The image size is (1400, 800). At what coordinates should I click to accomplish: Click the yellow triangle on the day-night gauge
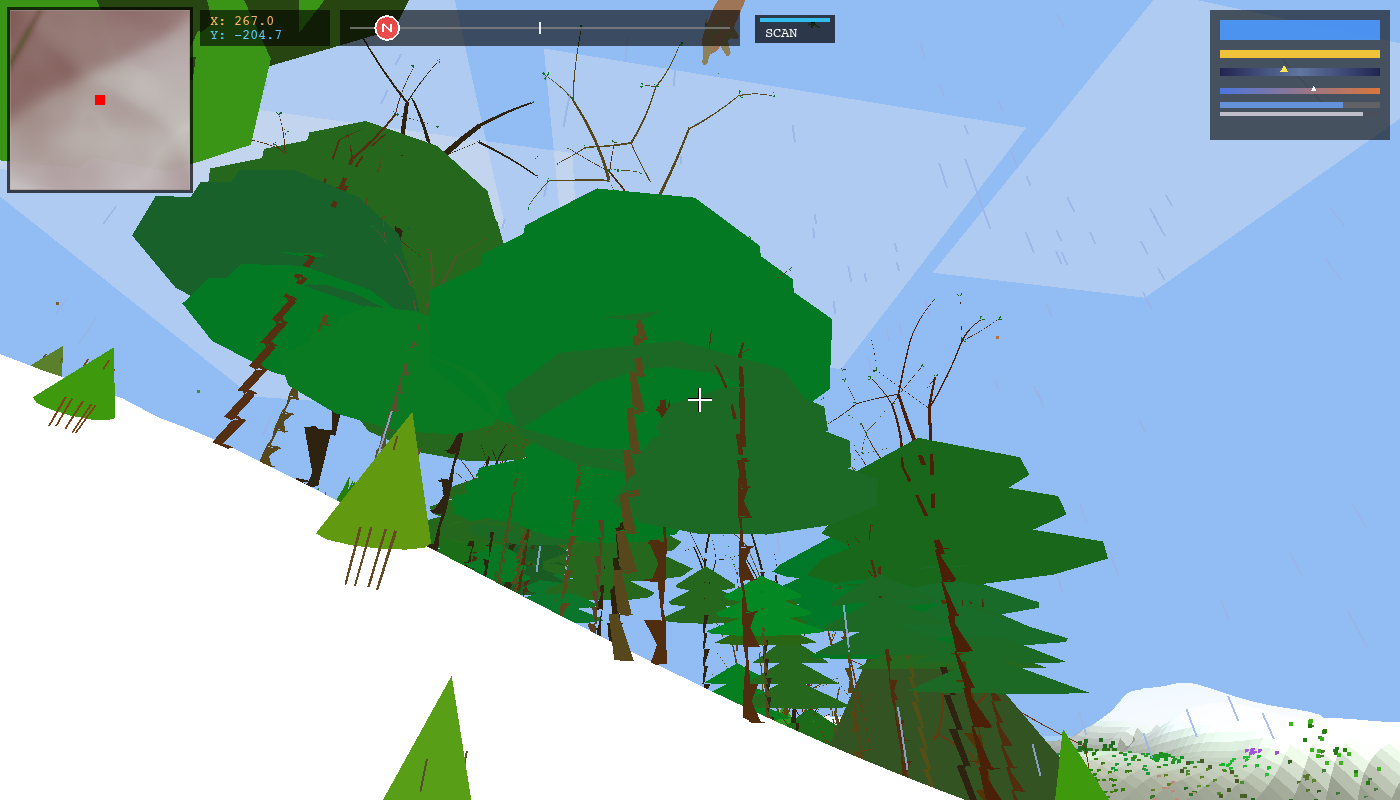pyautogui.click(x=1284, y=68)
